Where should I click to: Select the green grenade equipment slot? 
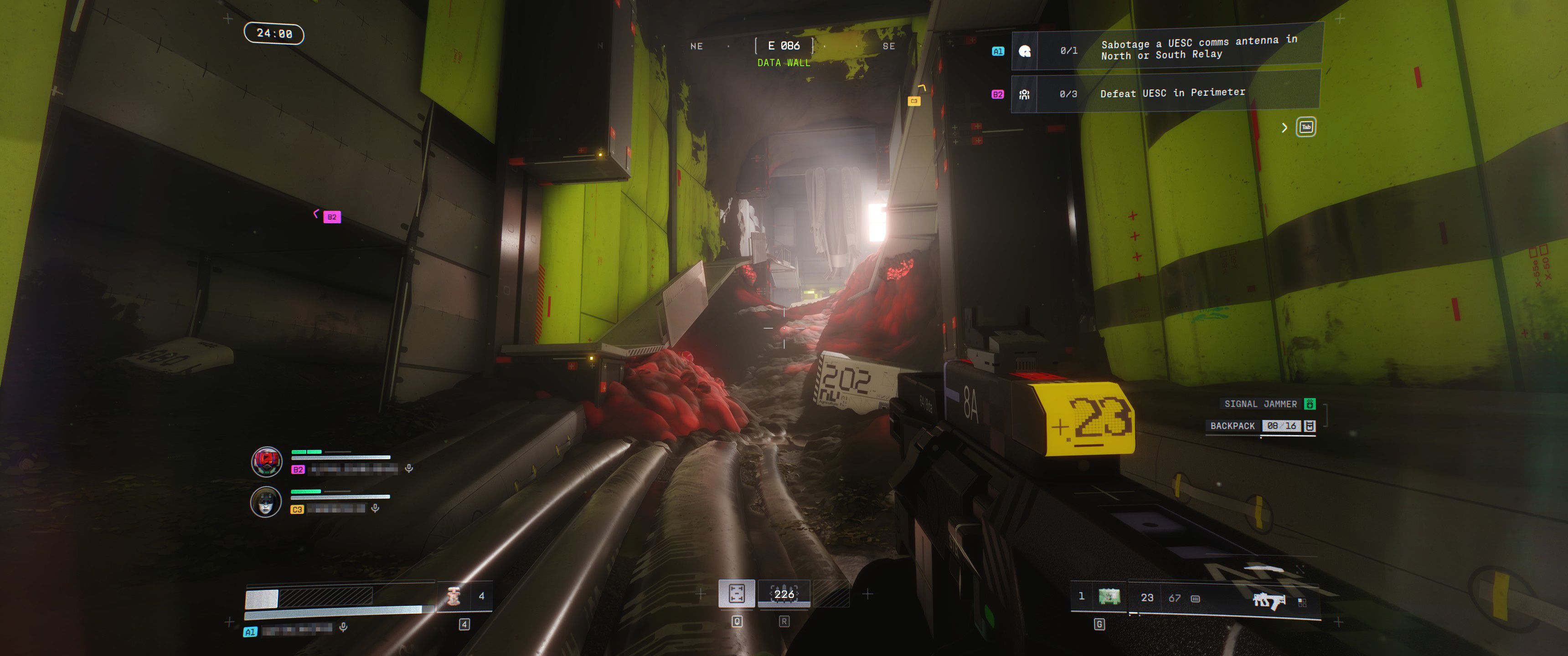click(x=1109, y=597)
